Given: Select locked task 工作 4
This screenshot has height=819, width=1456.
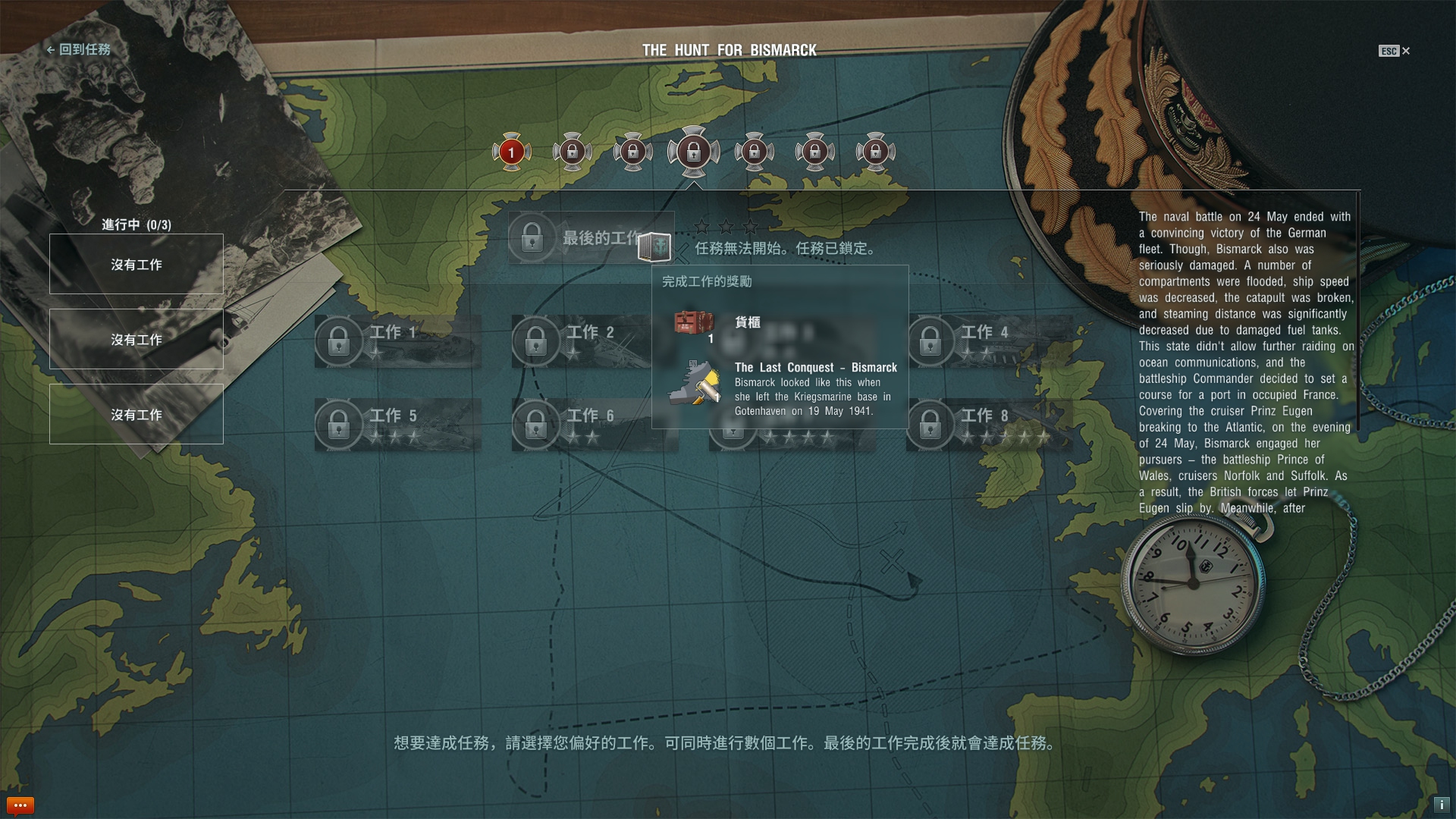Looking at the screenshot, I should (x=989, y=341).
